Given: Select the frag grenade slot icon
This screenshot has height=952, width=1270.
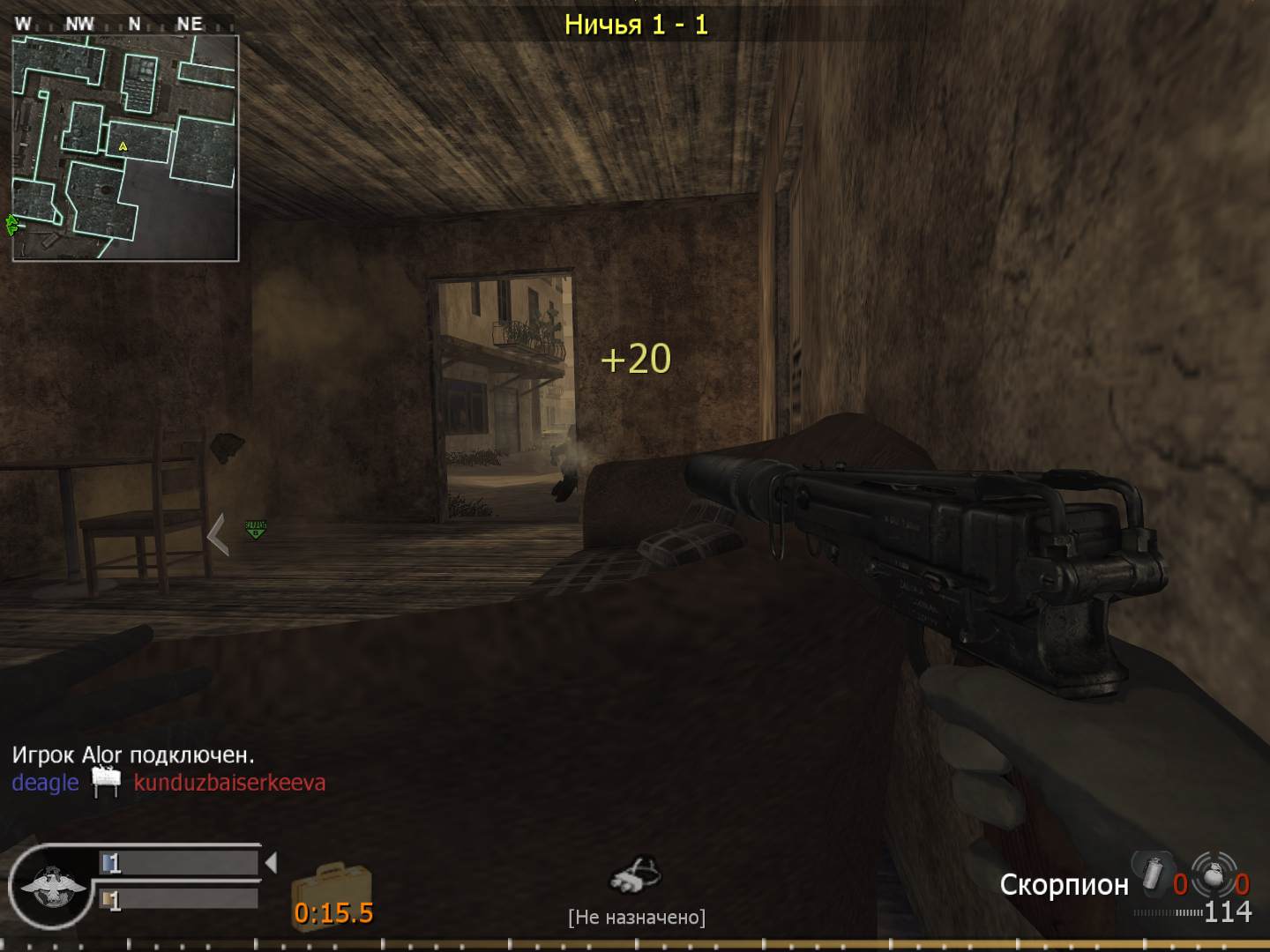Looking at the screenshot, I should (x=1213, y=874).
